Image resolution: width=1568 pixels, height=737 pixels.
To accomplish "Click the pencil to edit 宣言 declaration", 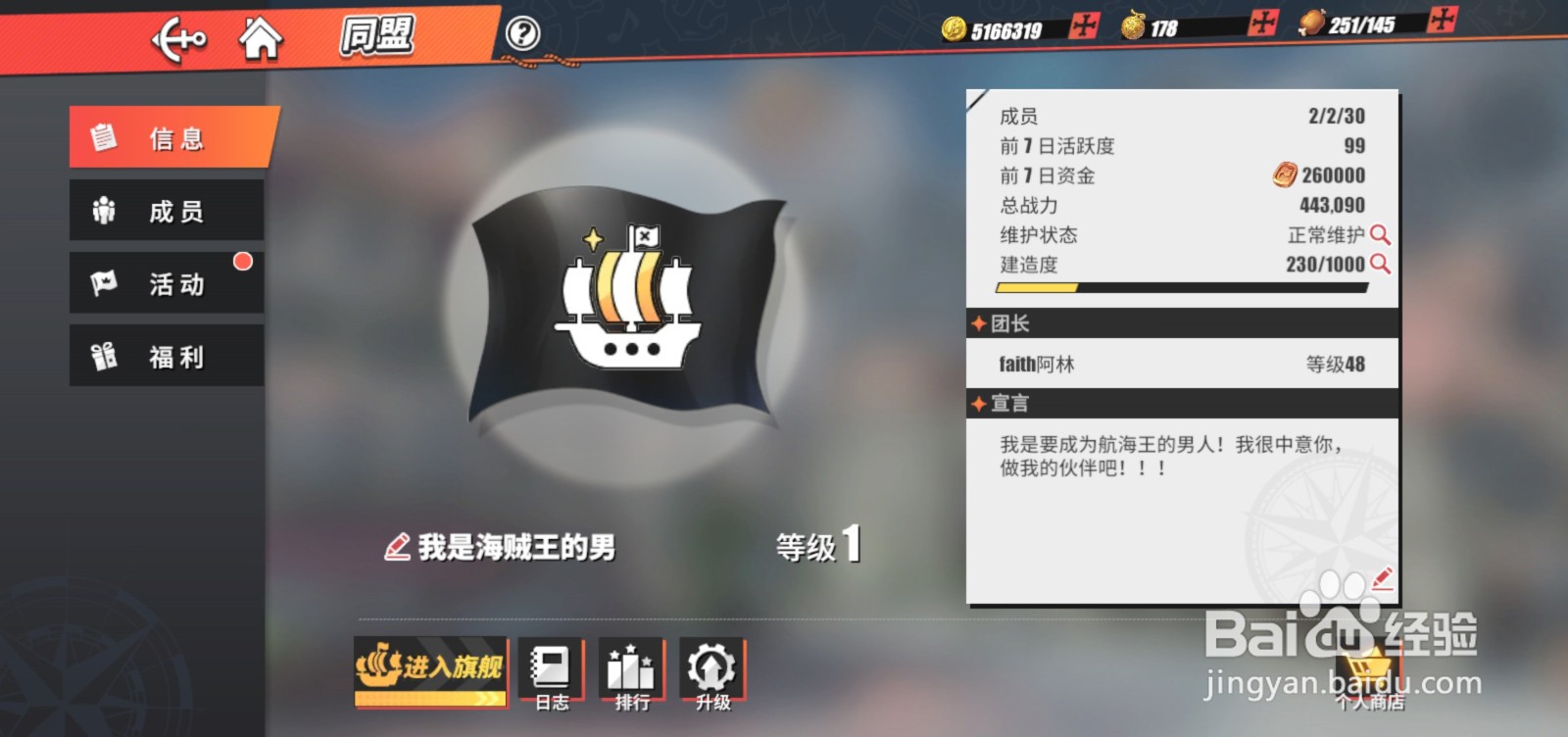I will (x=1381, y=579).
